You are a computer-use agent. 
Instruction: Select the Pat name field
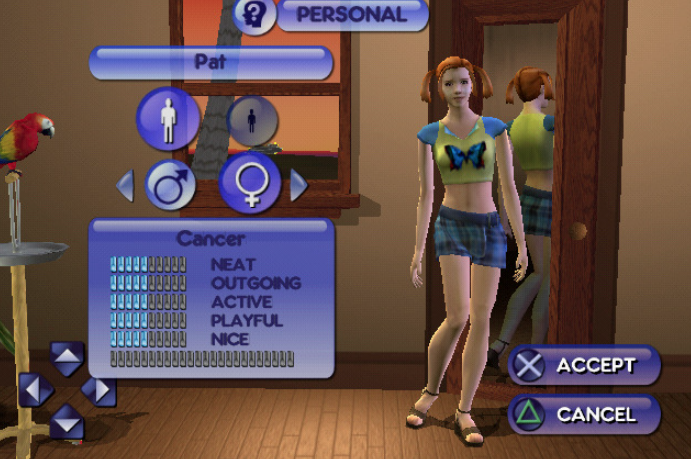tap(210, 62)
